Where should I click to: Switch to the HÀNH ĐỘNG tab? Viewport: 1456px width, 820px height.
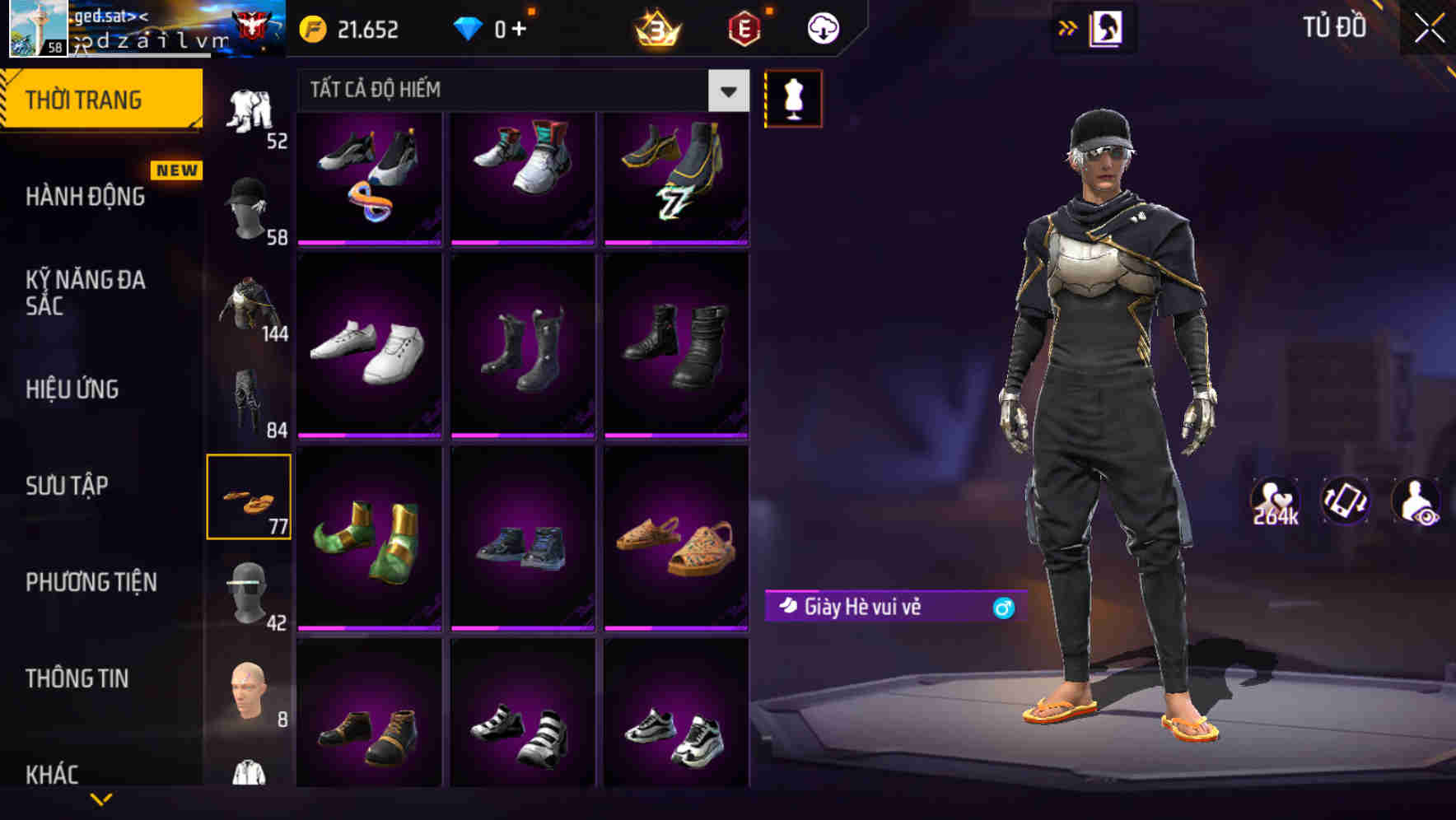pyautogui.click(x=85, y=197)
